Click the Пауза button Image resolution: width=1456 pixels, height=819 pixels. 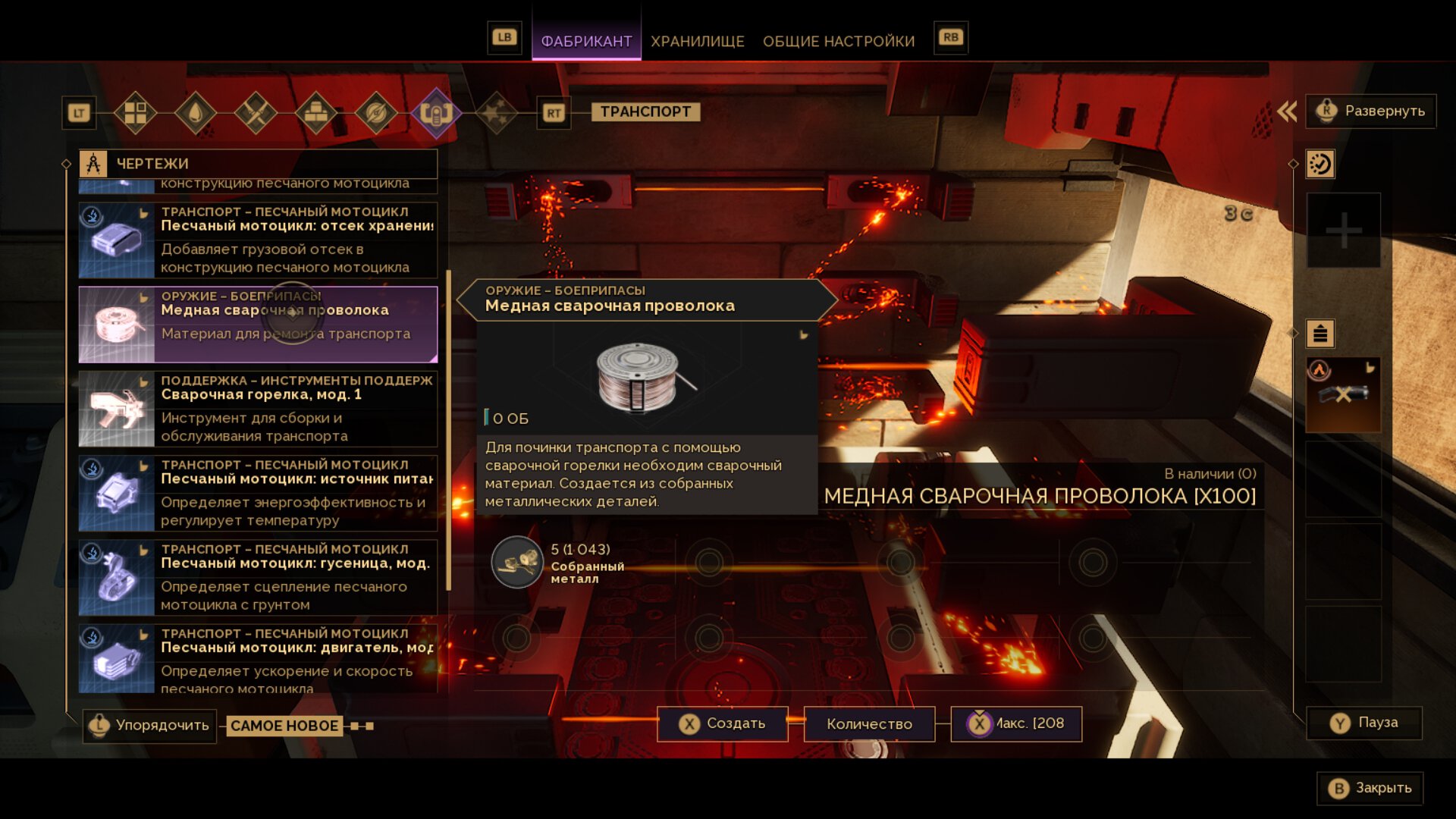(x=1364, y=723)
